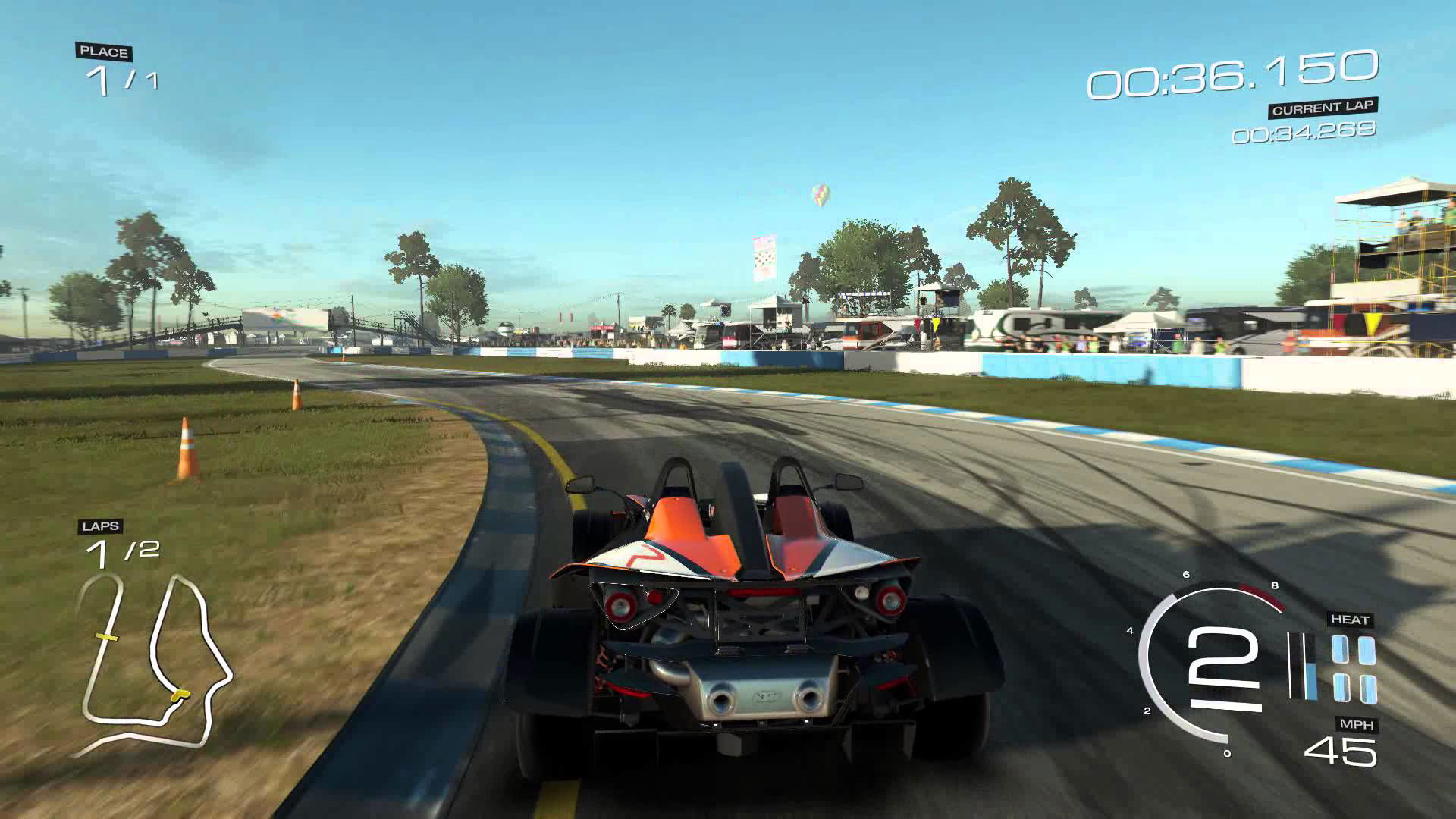The image size is (1456, 819).
Task: Select the front-left tire heat block
Action: click(1341, 648)
